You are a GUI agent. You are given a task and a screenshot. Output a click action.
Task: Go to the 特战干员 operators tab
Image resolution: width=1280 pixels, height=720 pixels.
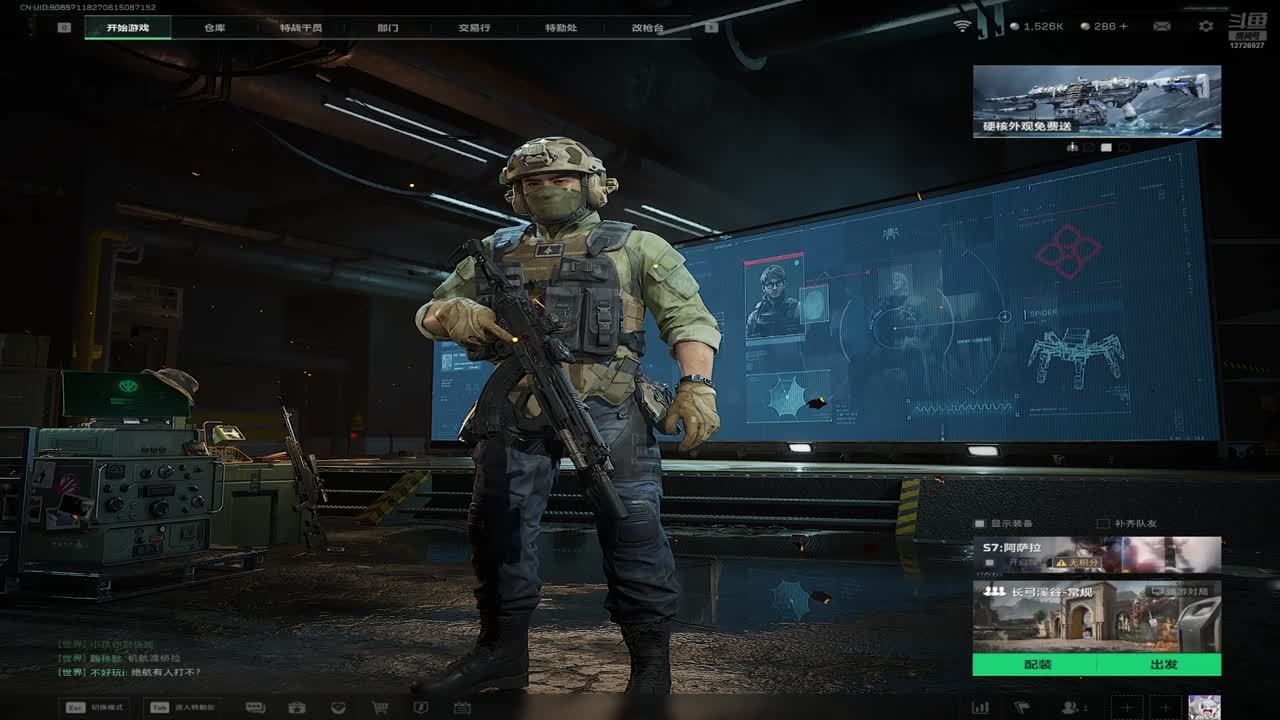click(x=301, y=28)
